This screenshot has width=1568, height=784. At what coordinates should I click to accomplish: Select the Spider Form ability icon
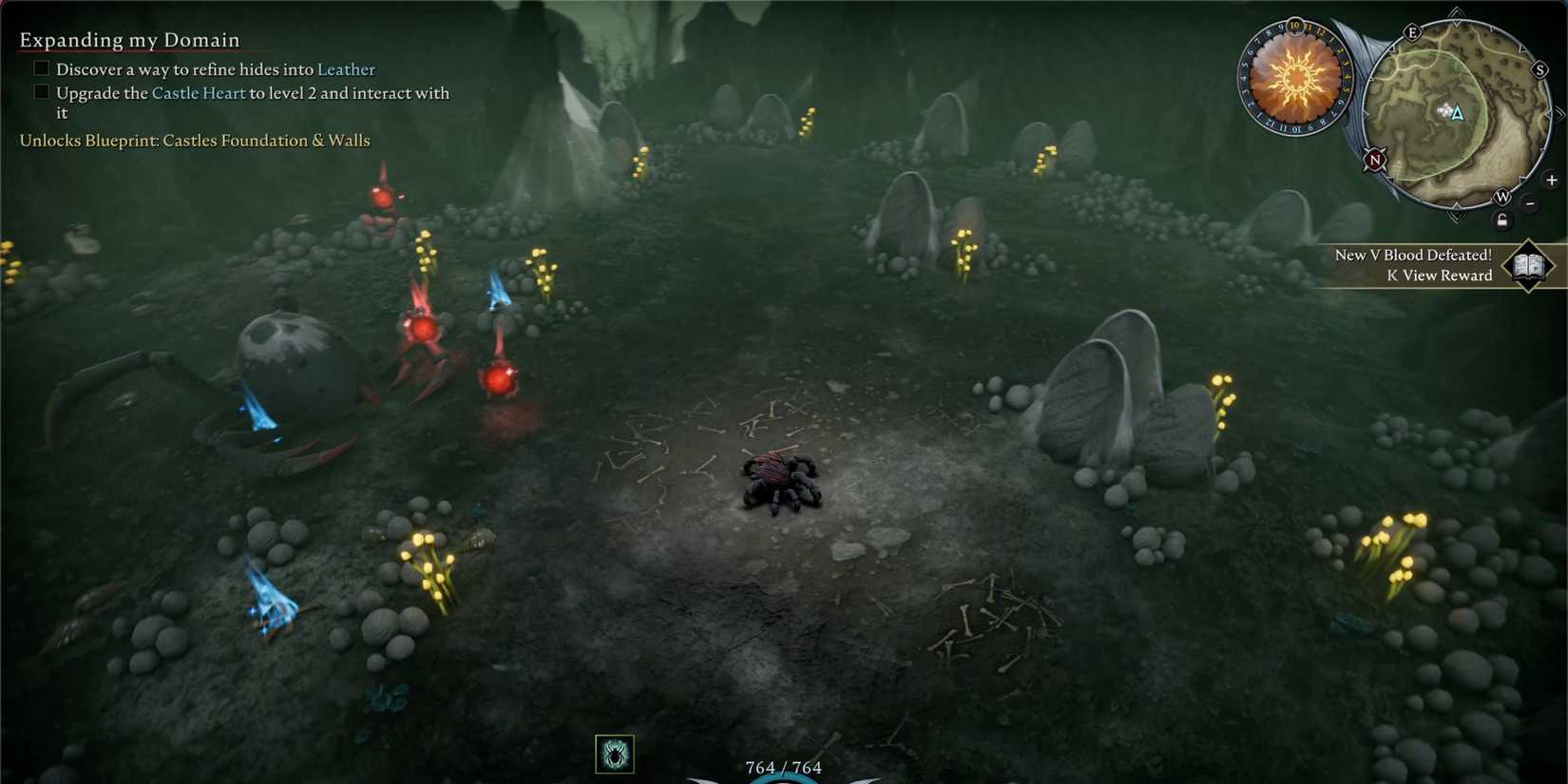point(614,752)
